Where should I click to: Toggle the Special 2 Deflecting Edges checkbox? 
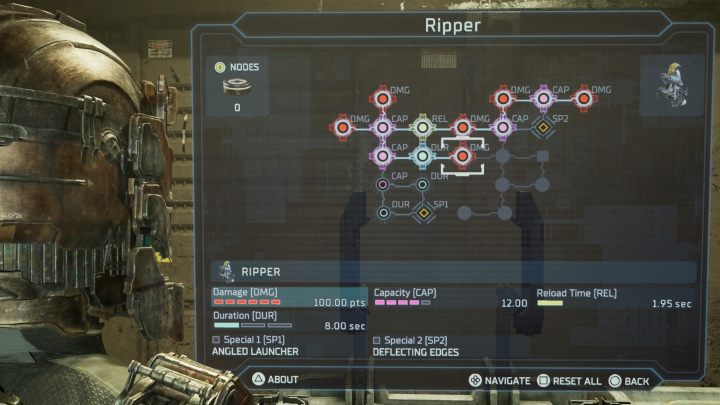376,340
